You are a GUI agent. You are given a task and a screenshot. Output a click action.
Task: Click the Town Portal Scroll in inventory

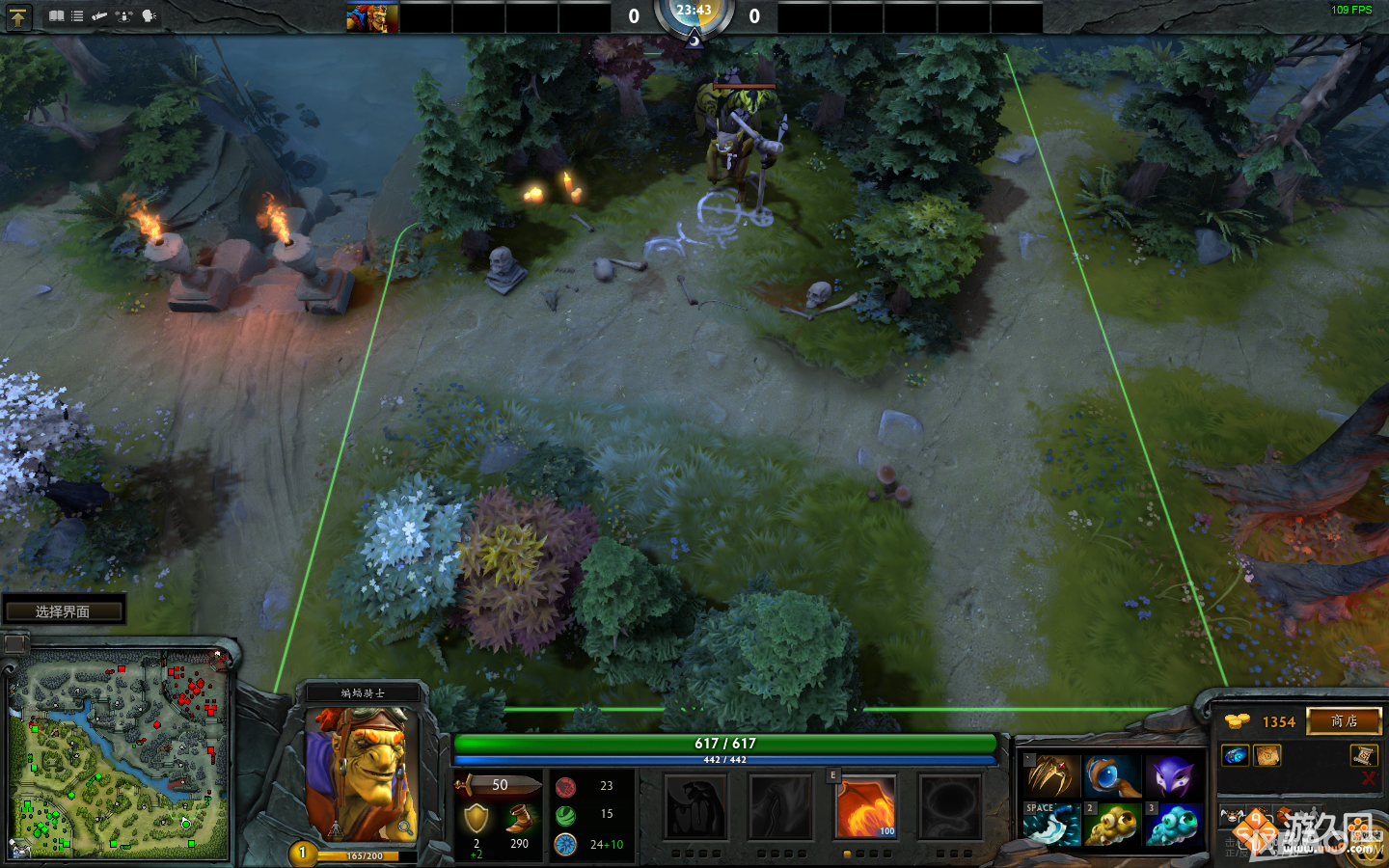point(1366,756)
